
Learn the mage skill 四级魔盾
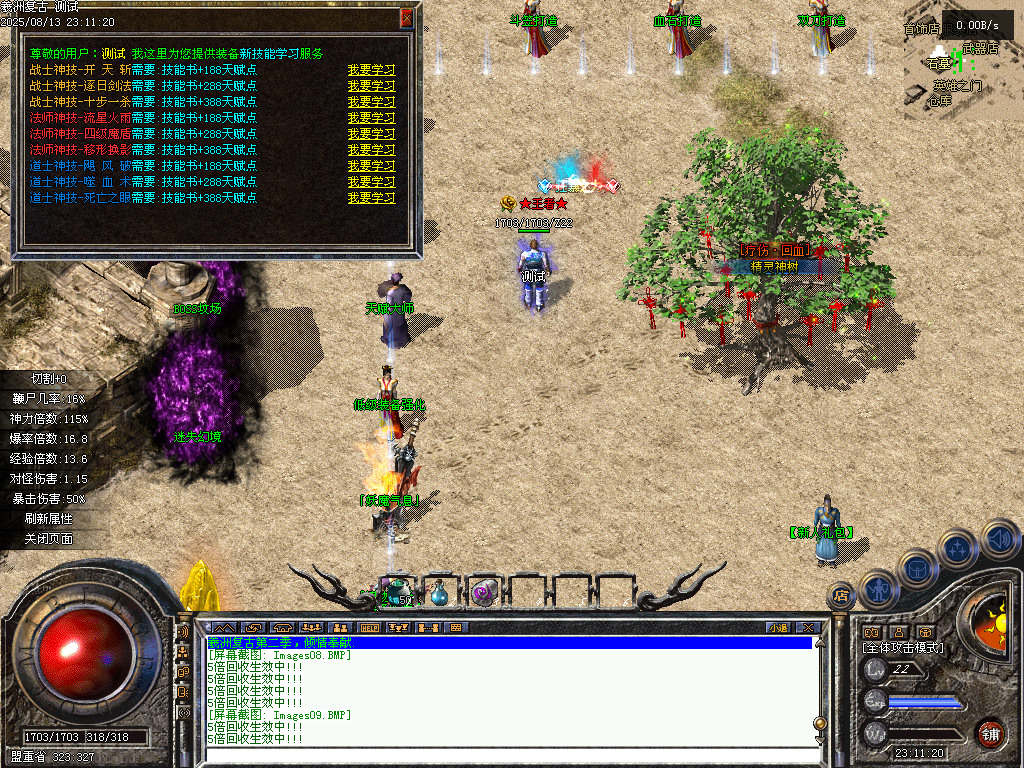click(371, 134)
